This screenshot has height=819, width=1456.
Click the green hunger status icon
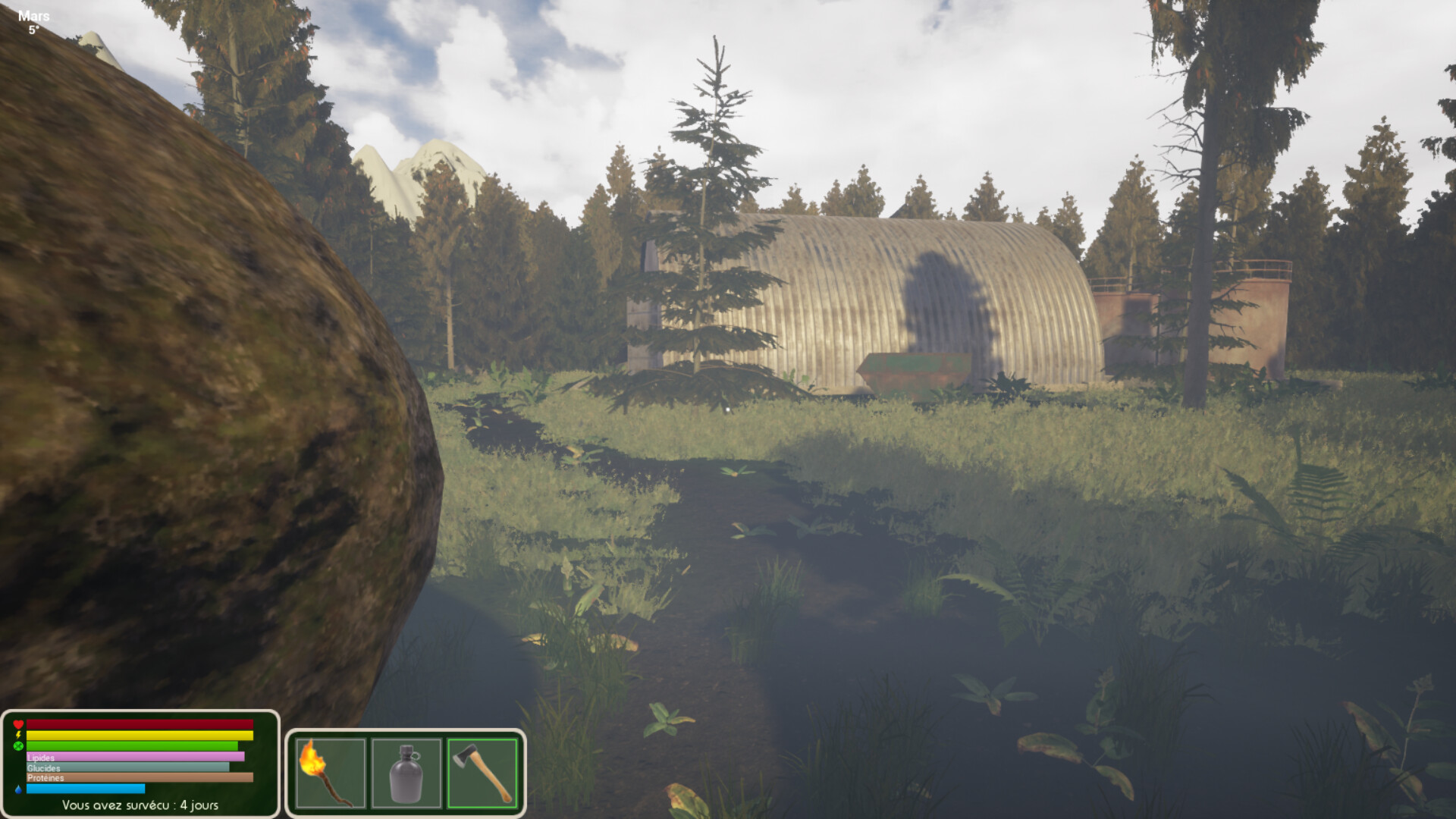pyautogui.click(x=17, y=745)
